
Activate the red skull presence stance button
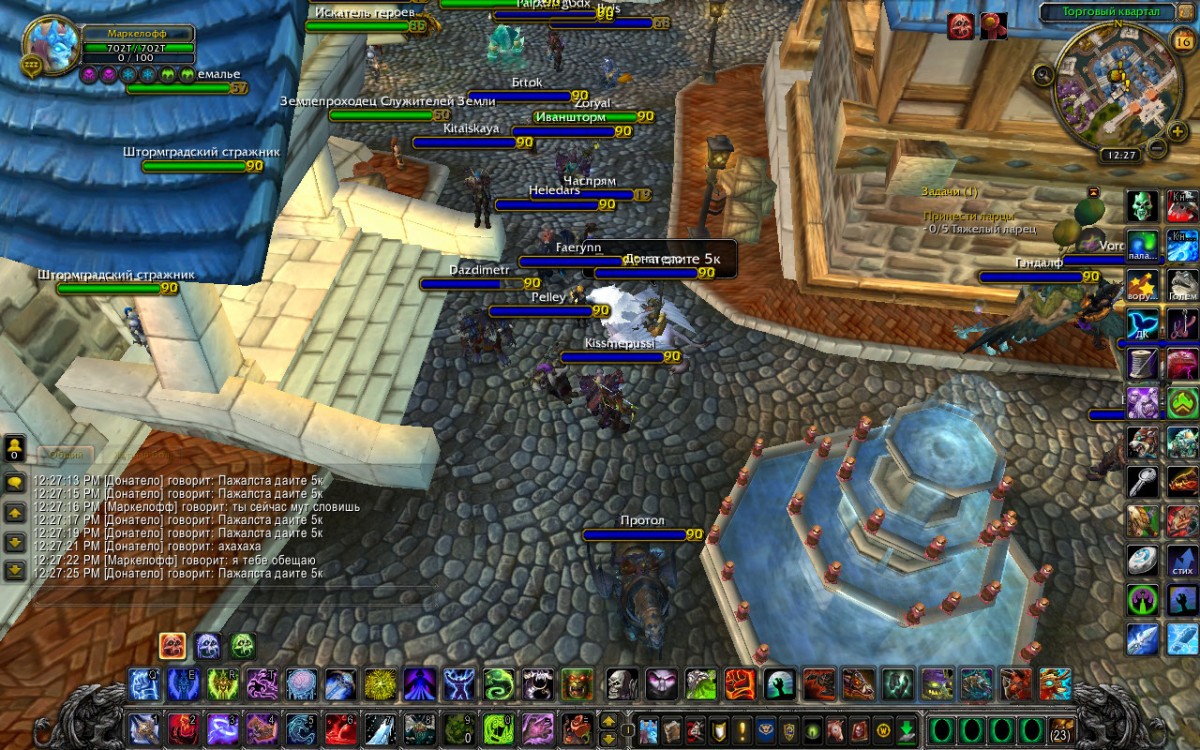[x=172, y=646]
